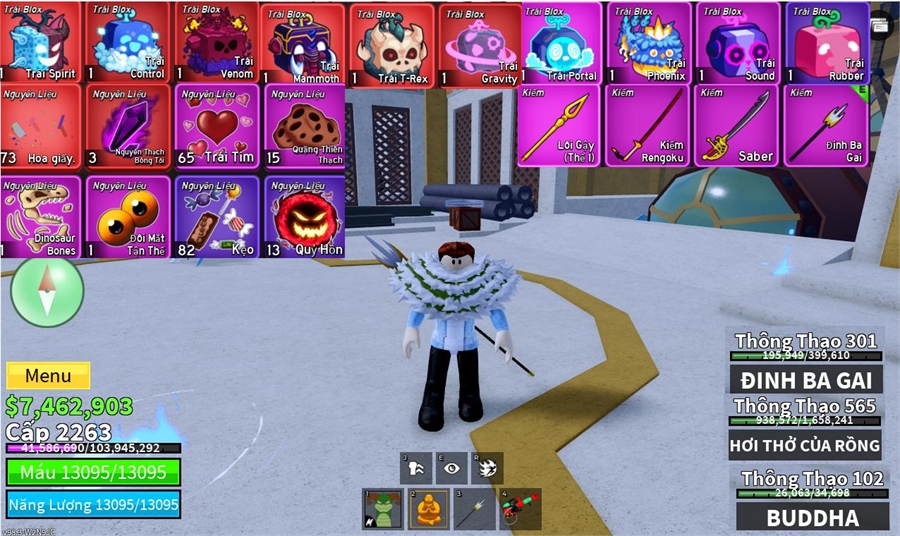Select the Trái Spirit fruit tile
The height and width of the screenshot is (536, 900).
(x=41, y=44)
